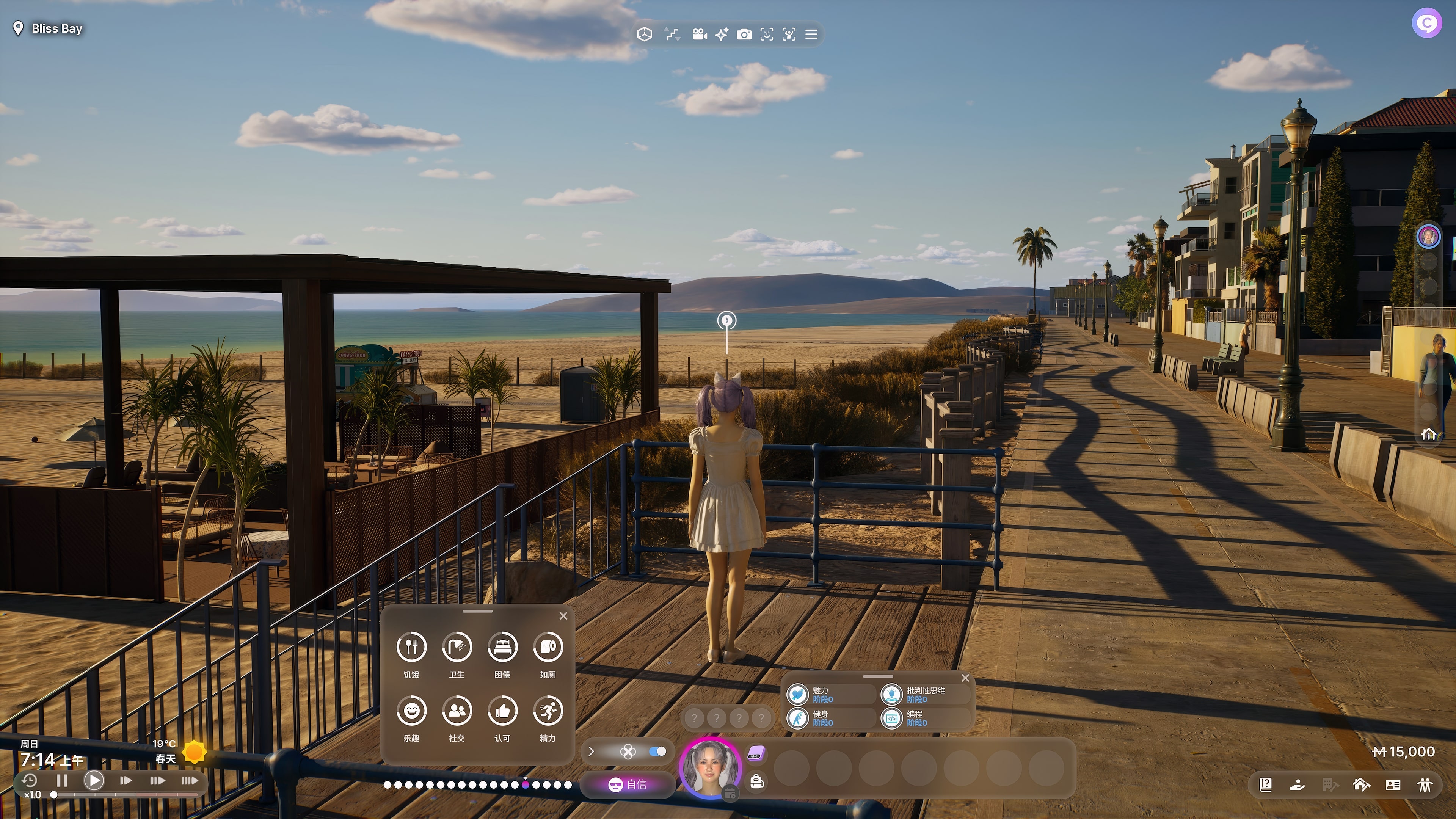Open the hamburger menu in the top toolbar
Viewport: 1456px width, 819px height.
pyautogui.click(x=811, y=35)
